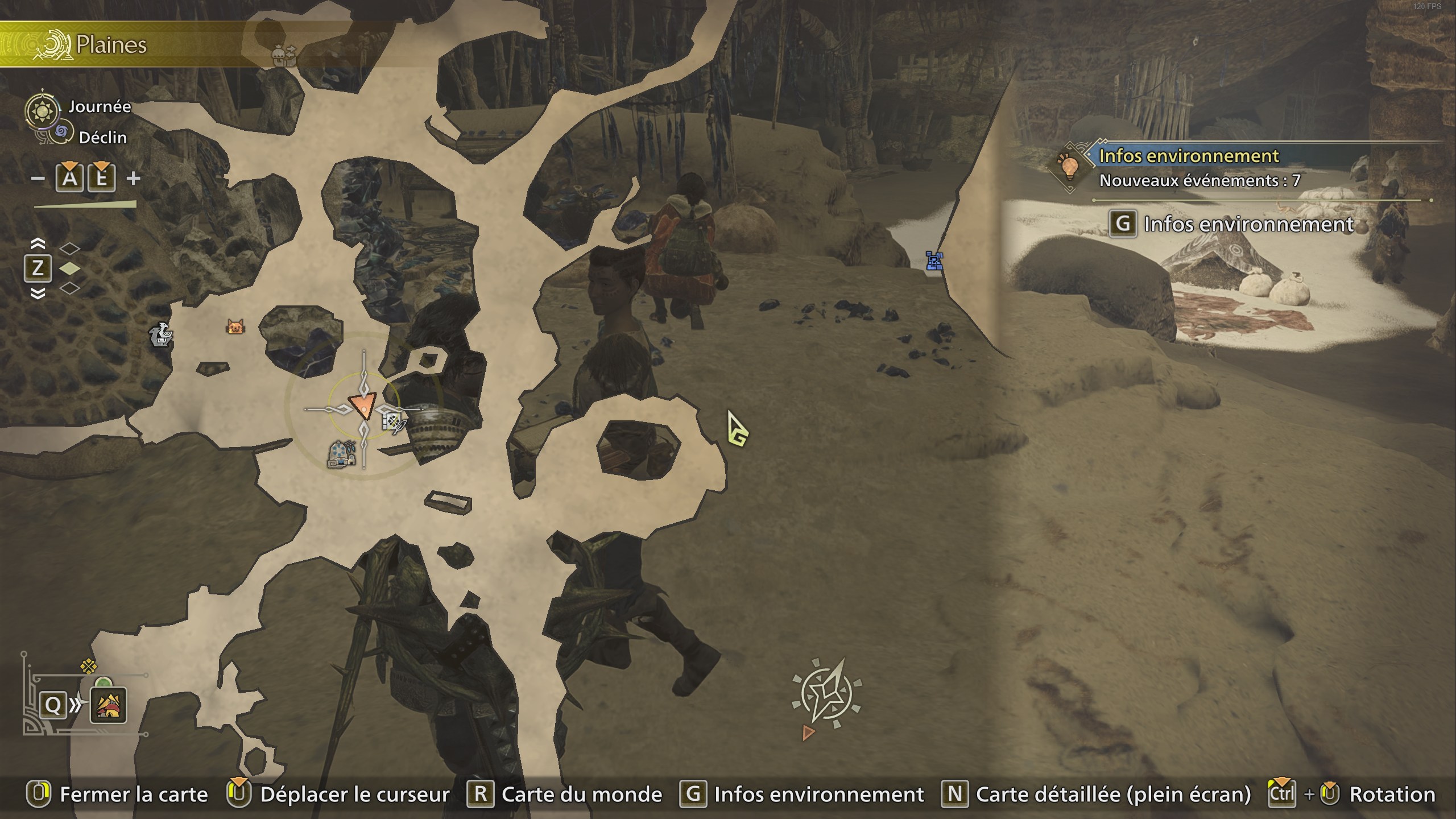1456x819 pixels.
Task: Select the Palico cat icon on the map
Action: point(234,328)
